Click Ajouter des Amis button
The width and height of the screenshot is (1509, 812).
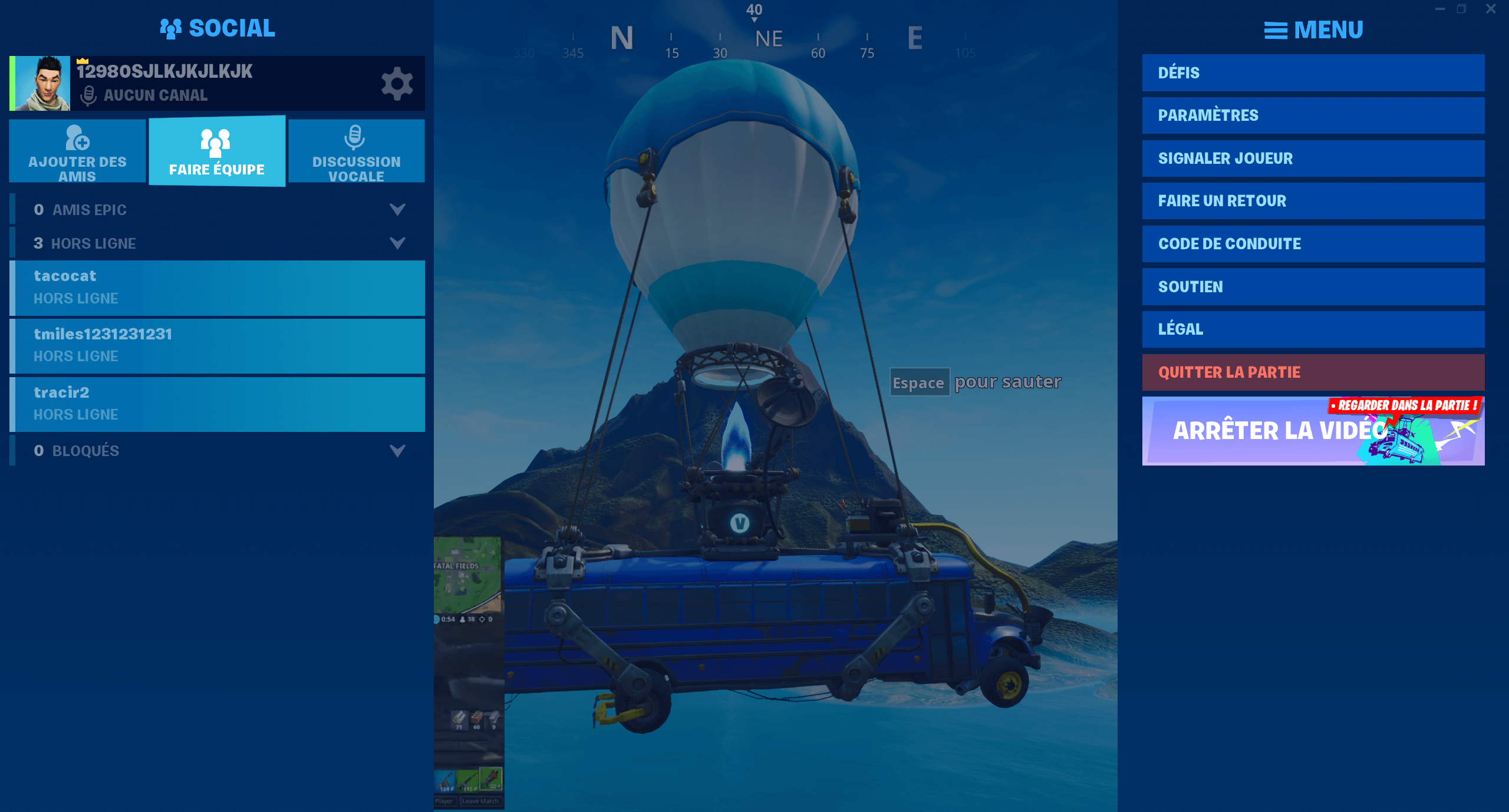tap(77, 151)
